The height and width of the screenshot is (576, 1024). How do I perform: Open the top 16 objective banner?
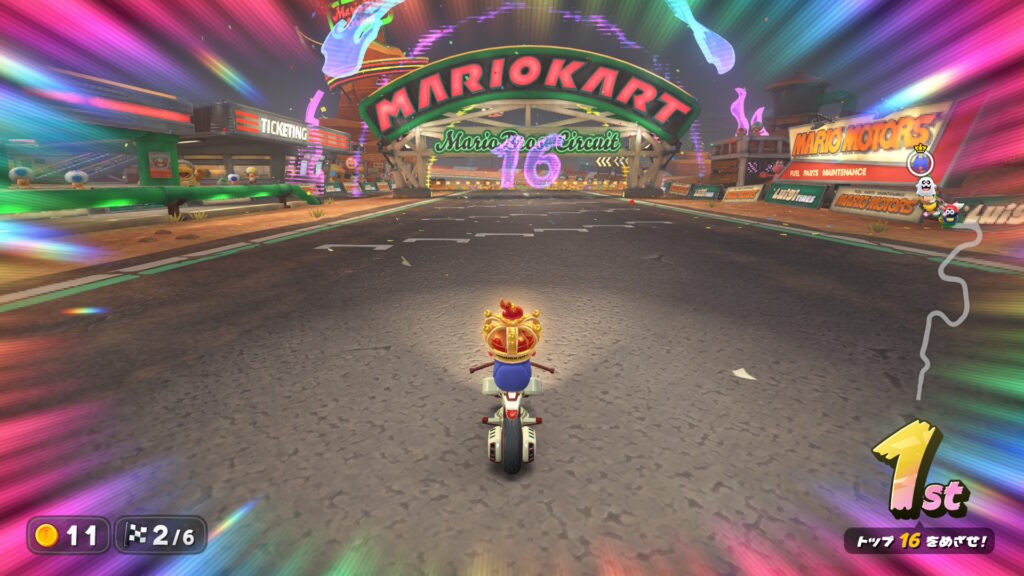click(x=918, y=542)
